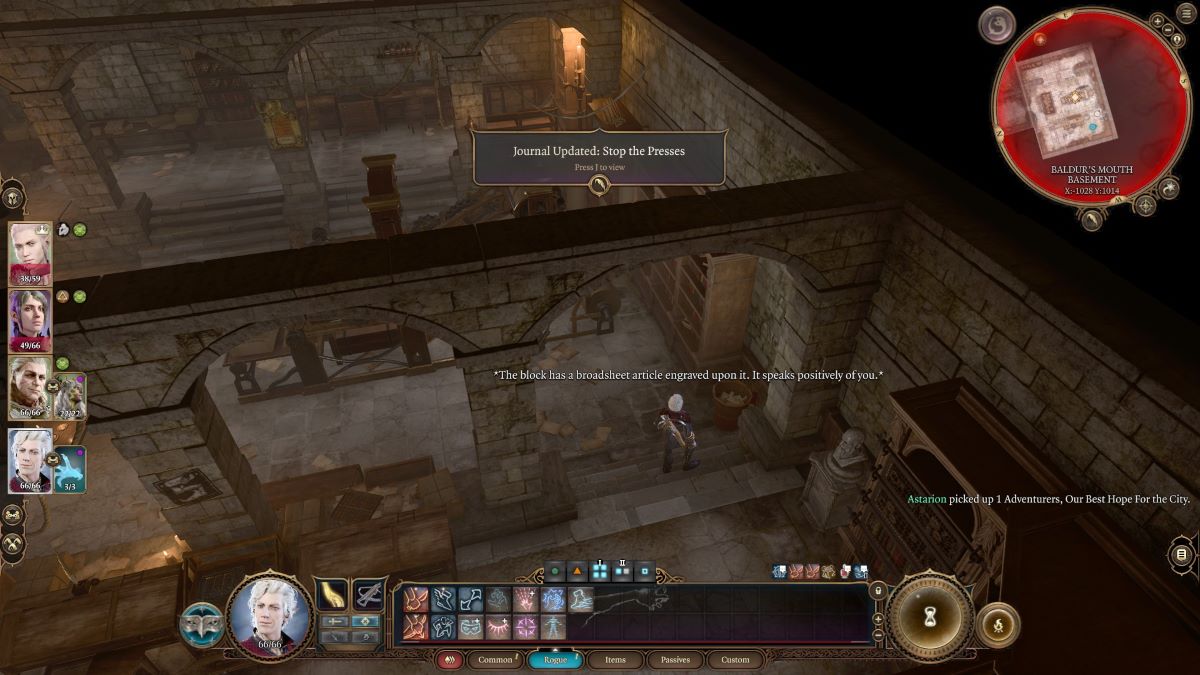
Task: Open the game menu button above the minimap
Action: [1185, 14]
